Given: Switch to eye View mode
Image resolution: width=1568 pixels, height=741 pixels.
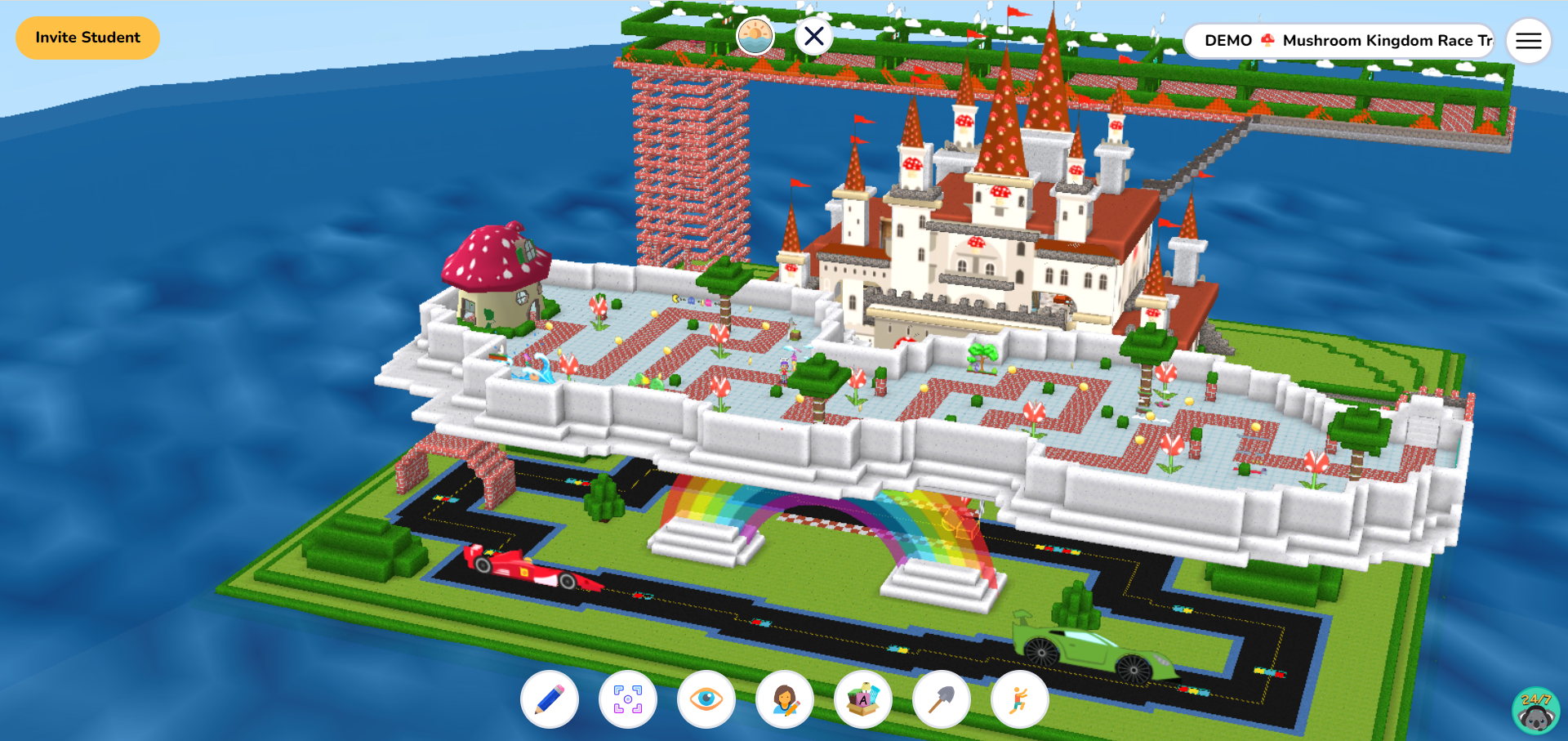Looking at the screenshot, I should coord(706,699).
